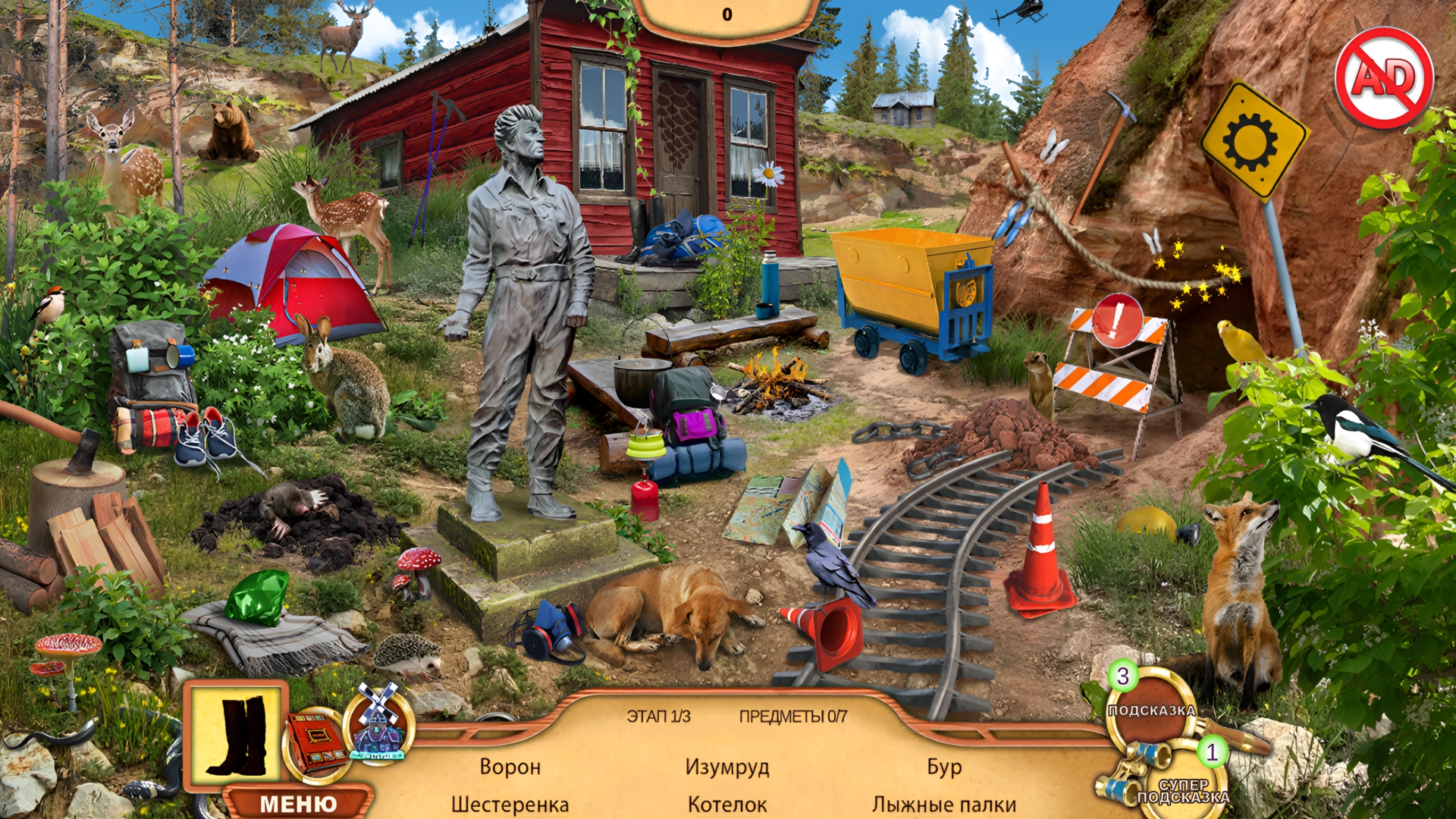The height and width of the screenshot is (819, 1456).
Task: Click "Ворон" in the word list
Action: tap(510, 768)
